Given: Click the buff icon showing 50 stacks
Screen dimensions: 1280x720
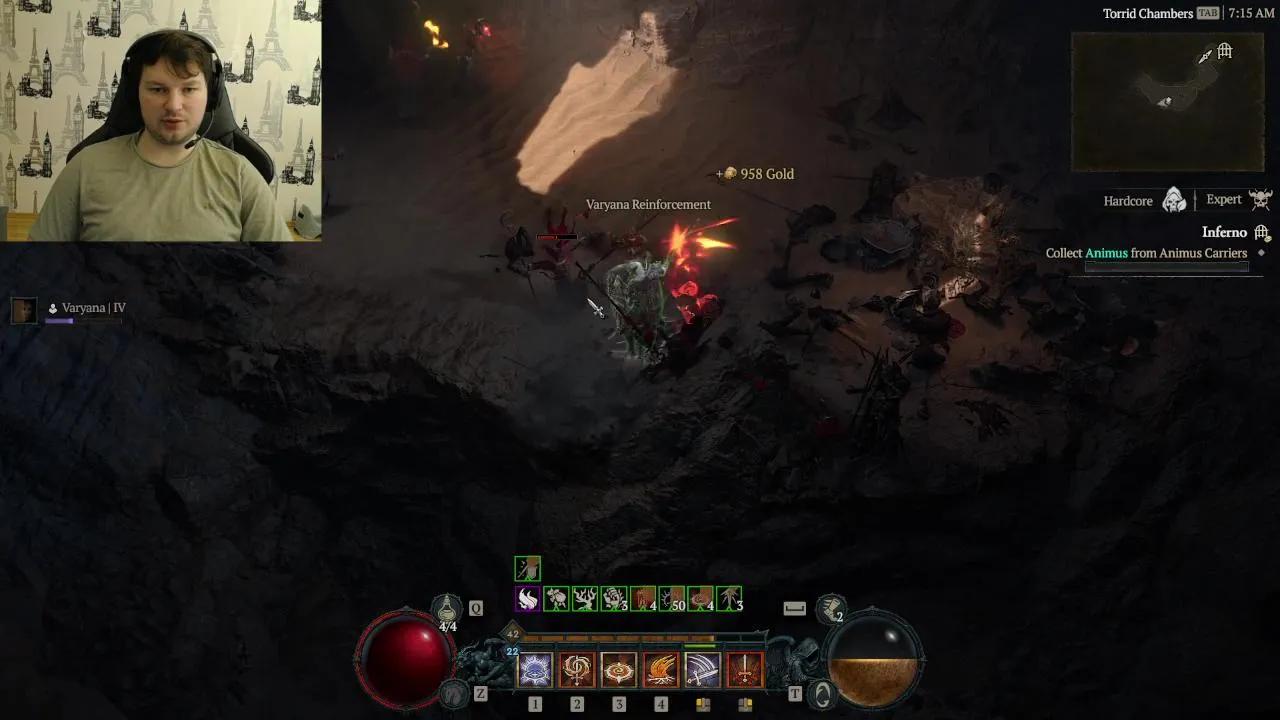Looking at the screenshot, I should point(671,599).
